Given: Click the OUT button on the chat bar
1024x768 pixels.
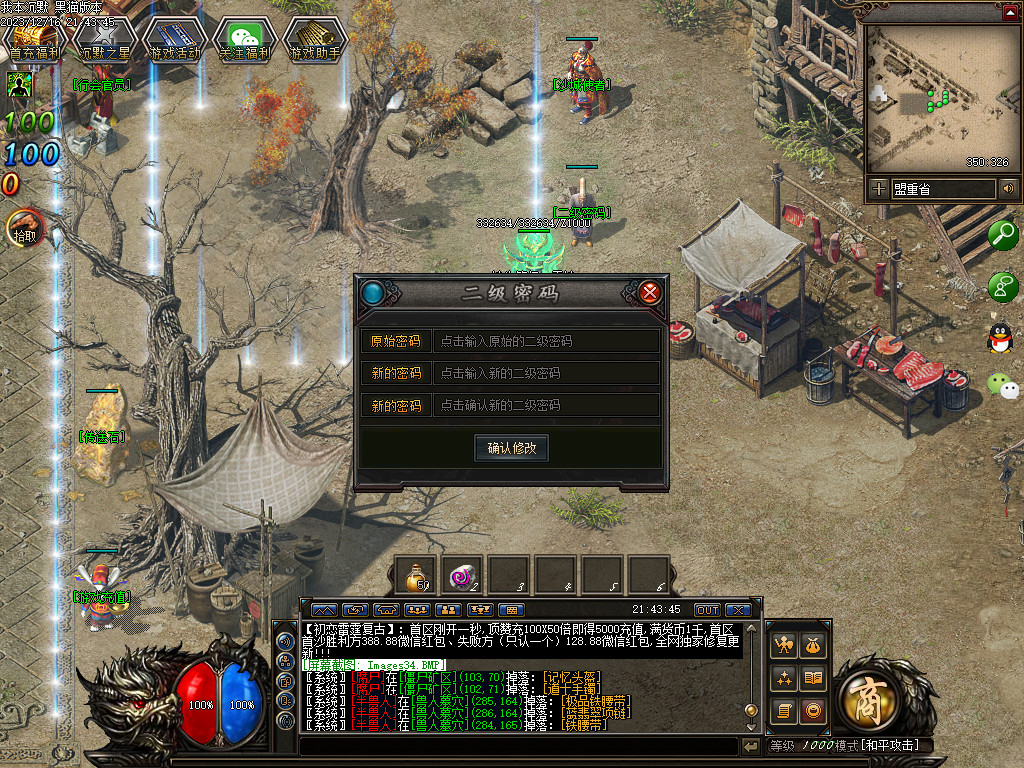Looking at the screenshot, I should pos(707,610).
